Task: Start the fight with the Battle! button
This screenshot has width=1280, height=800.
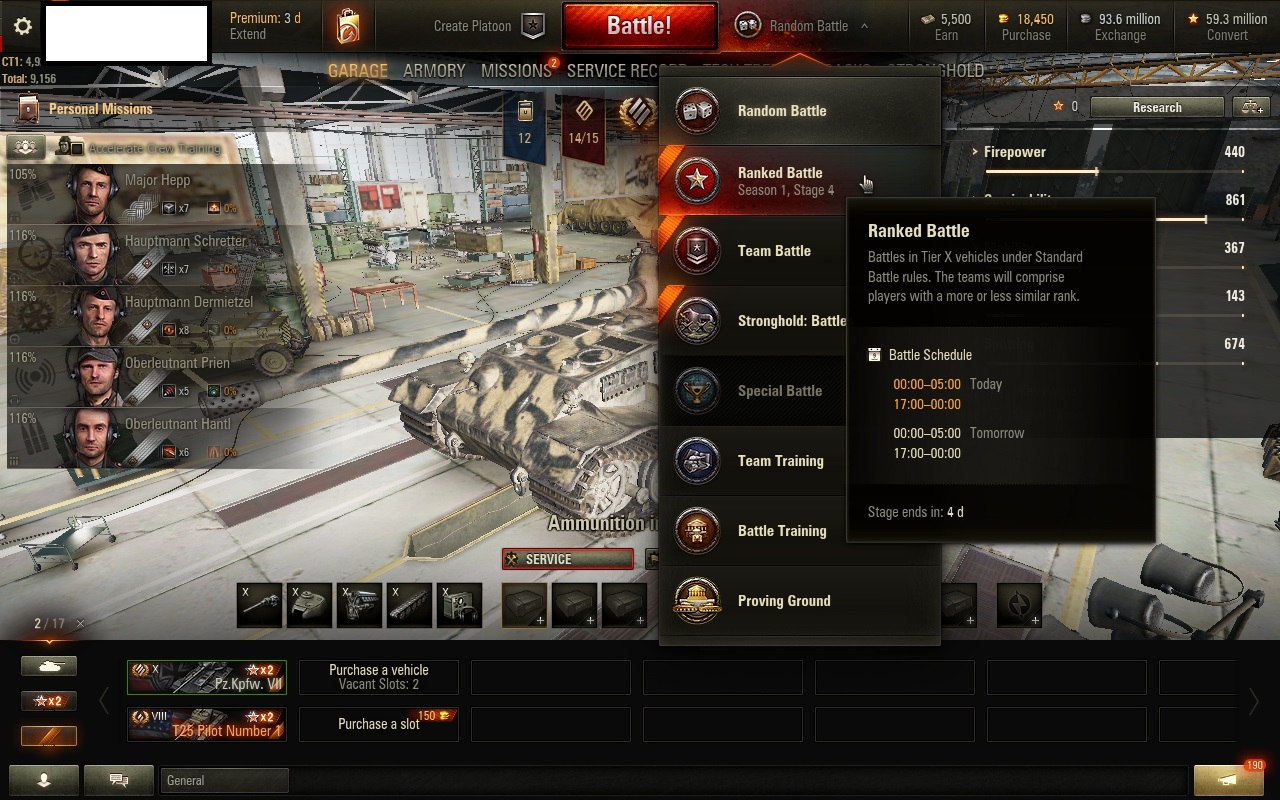Action: 639,26
